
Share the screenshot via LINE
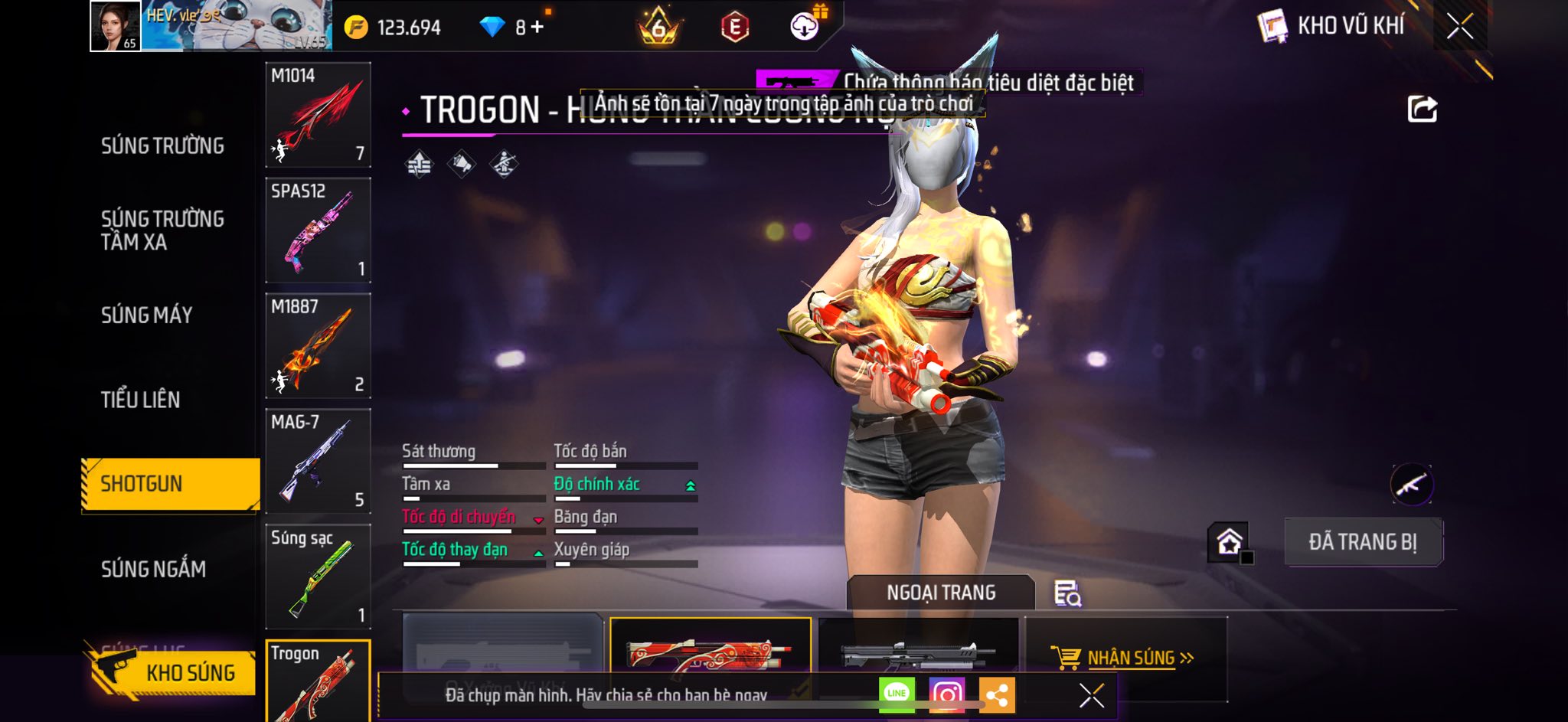click(x=897, y=694)
